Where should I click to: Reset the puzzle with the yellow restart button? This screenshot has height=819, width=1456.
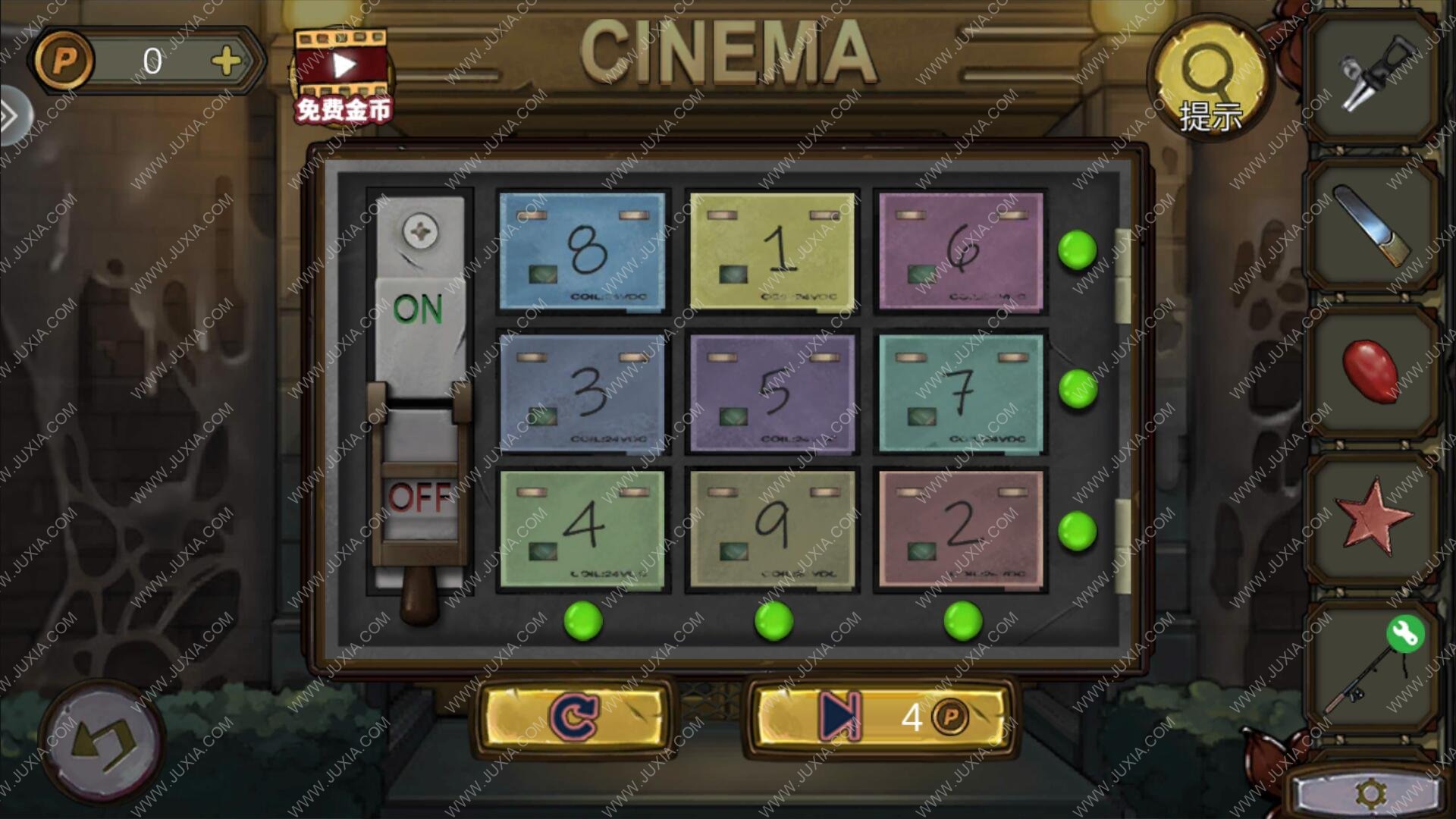574,717
